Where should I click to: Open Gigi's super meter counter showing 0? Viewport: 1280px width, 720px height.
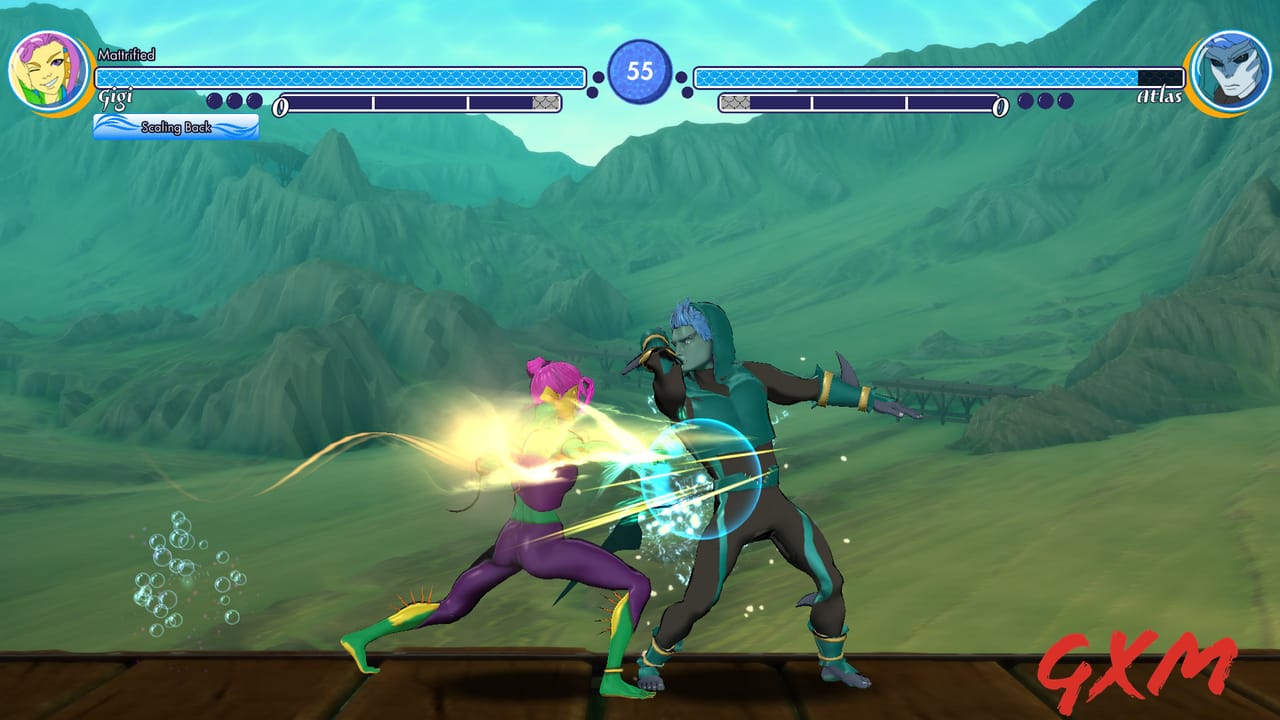(x=281, y=105)
